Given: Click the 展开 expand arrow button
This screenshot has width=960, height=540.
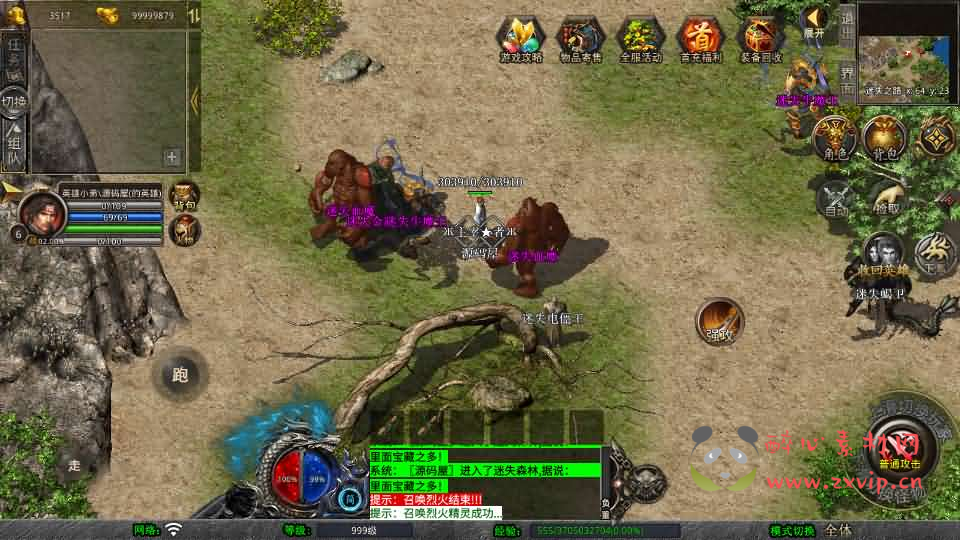Looking at the screenshot, I should 816,20.
